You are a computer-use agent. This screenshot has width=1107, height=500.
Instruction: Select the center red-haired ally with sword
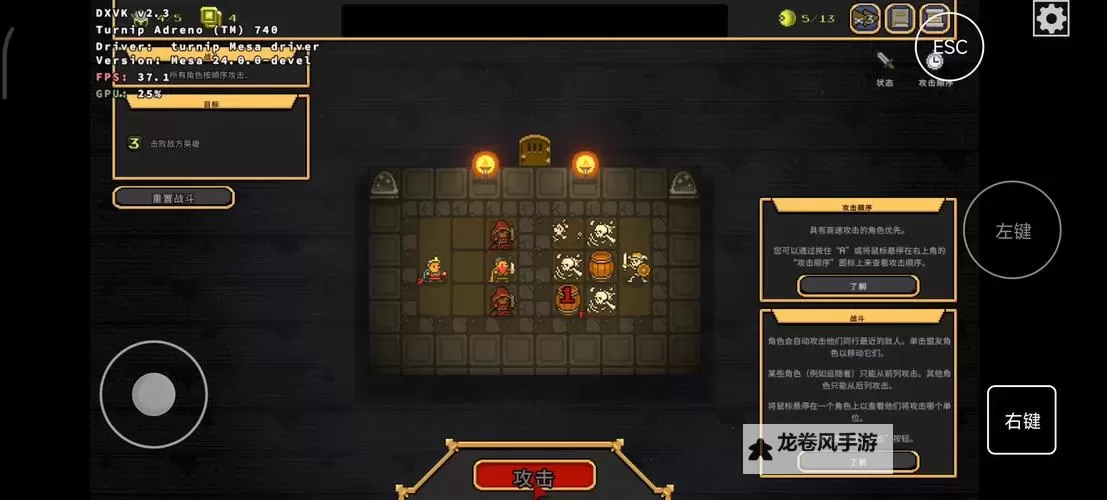501,268
